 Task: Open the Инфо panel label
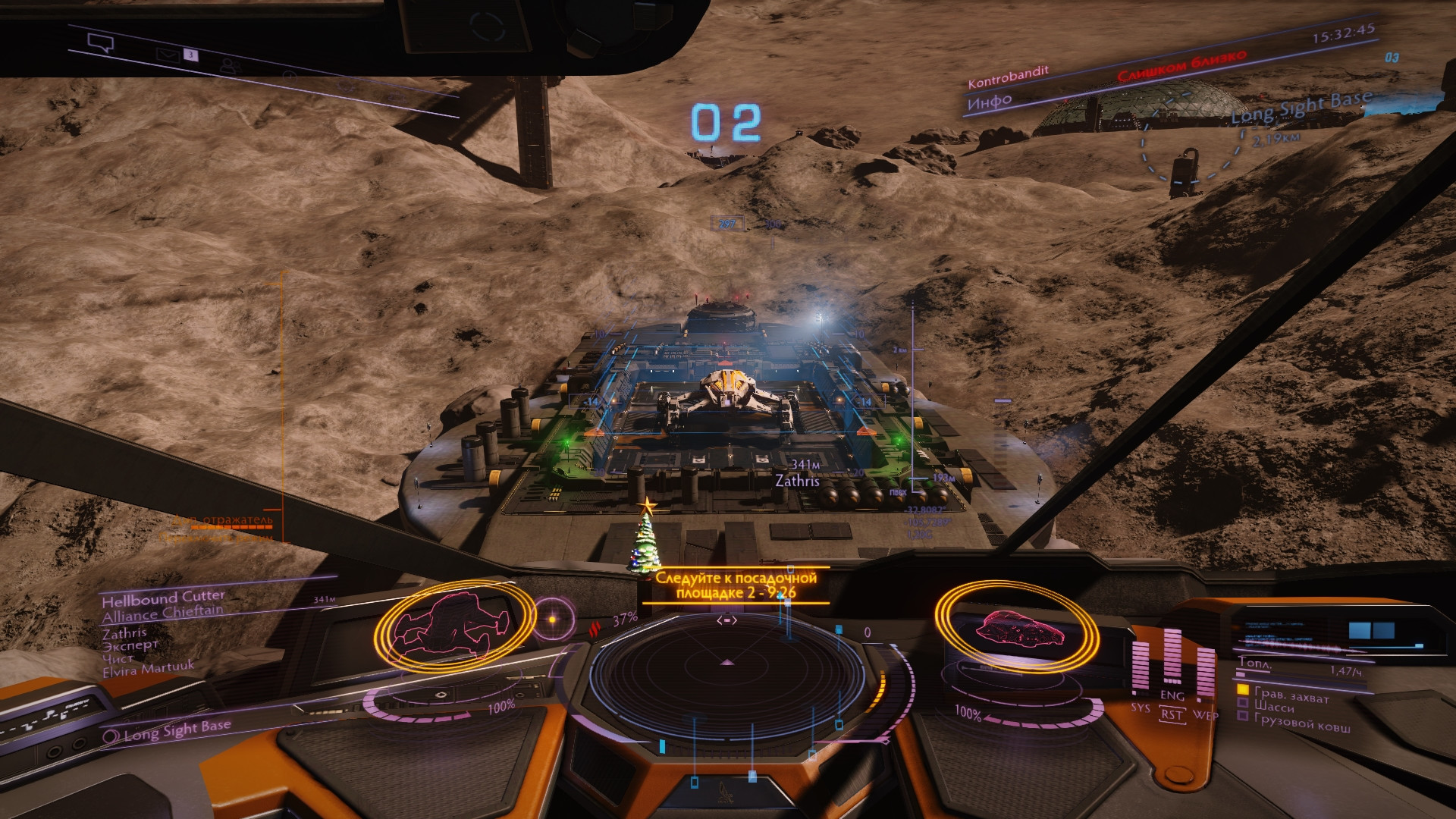990,101
